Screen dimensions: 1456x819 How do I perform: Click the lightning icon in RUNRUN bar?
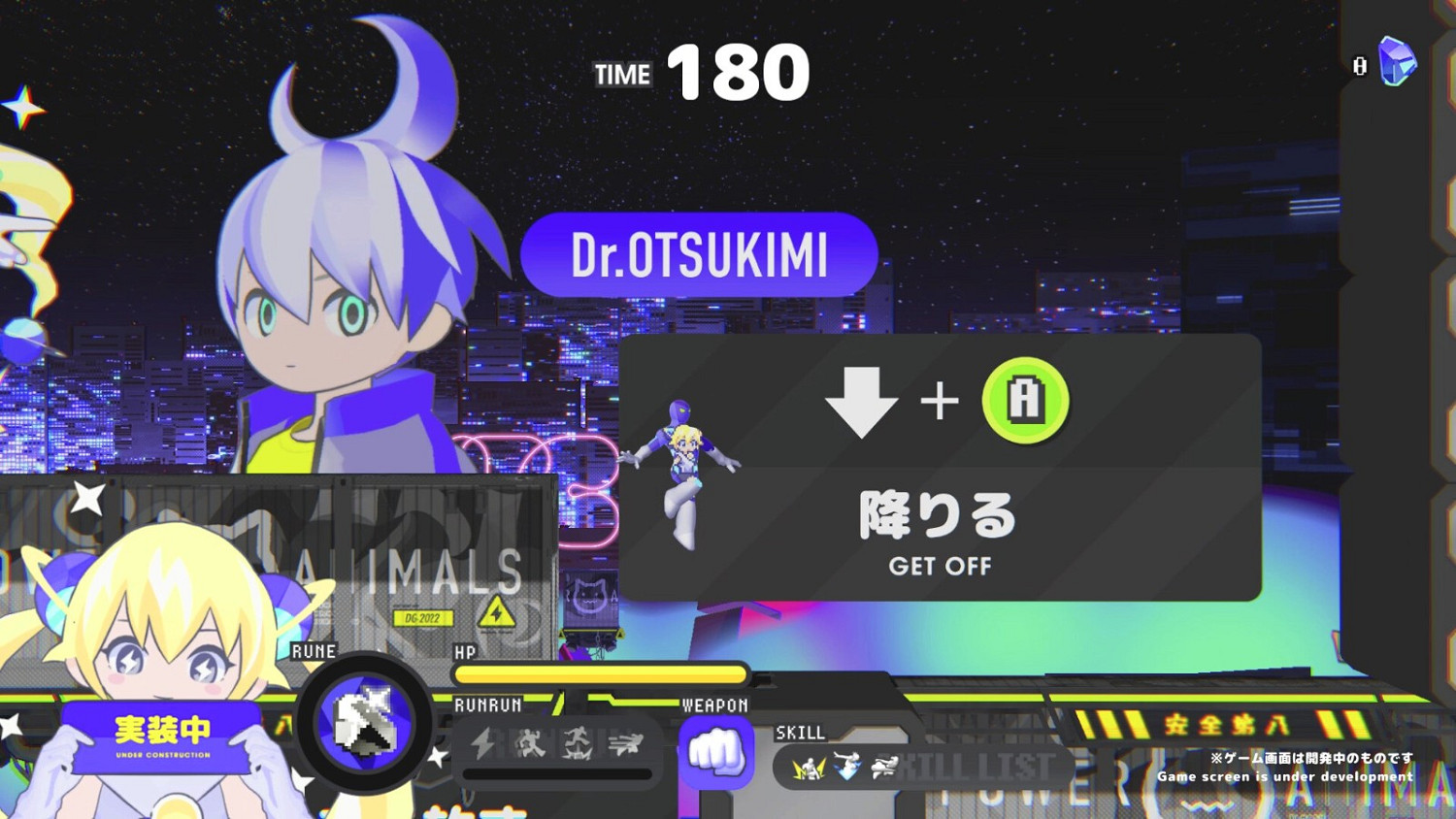pos(482,742)
